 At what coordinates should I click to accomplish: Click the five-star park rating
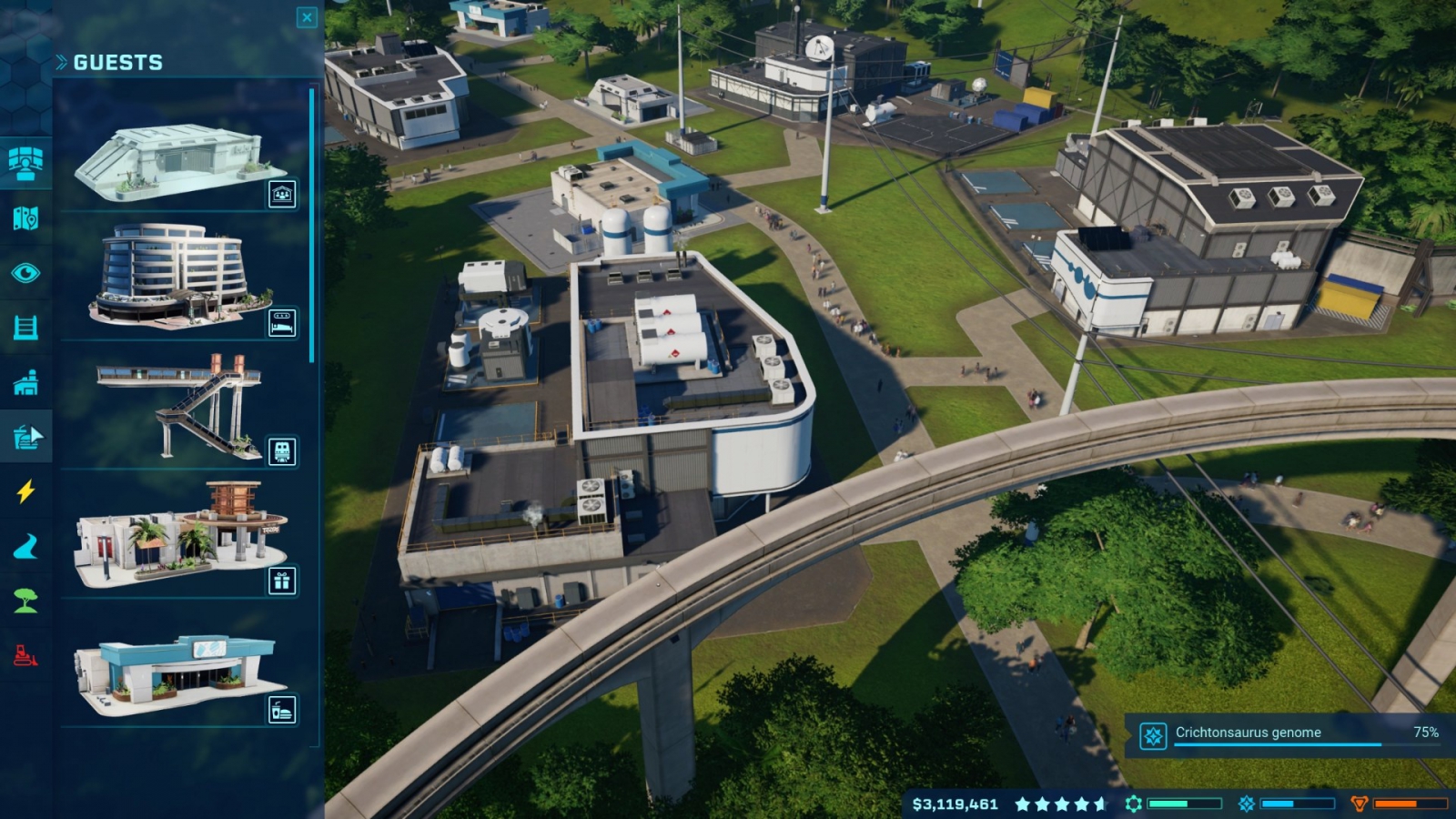pos(1061,804)
